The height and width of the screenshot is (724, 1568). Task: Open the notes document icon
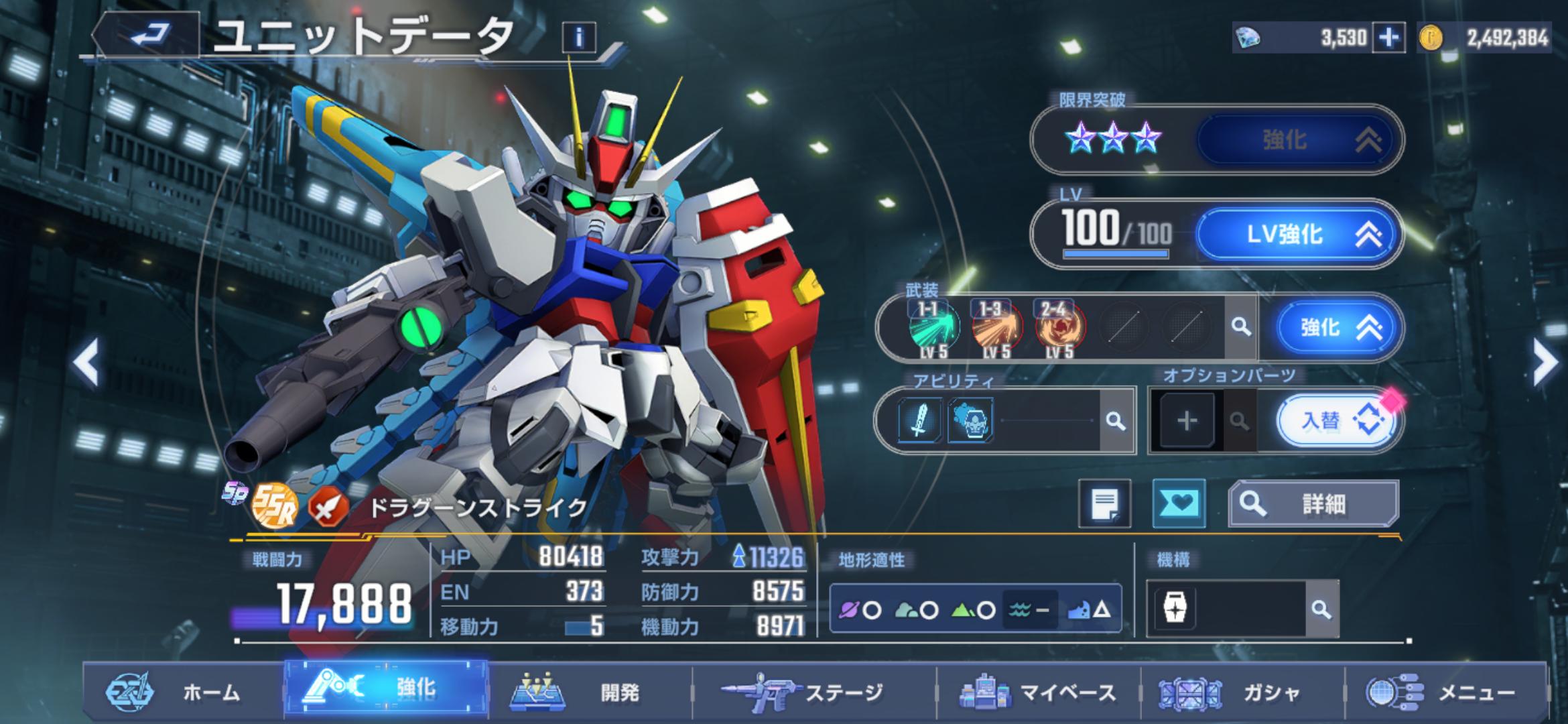(x=1104, y=503)
